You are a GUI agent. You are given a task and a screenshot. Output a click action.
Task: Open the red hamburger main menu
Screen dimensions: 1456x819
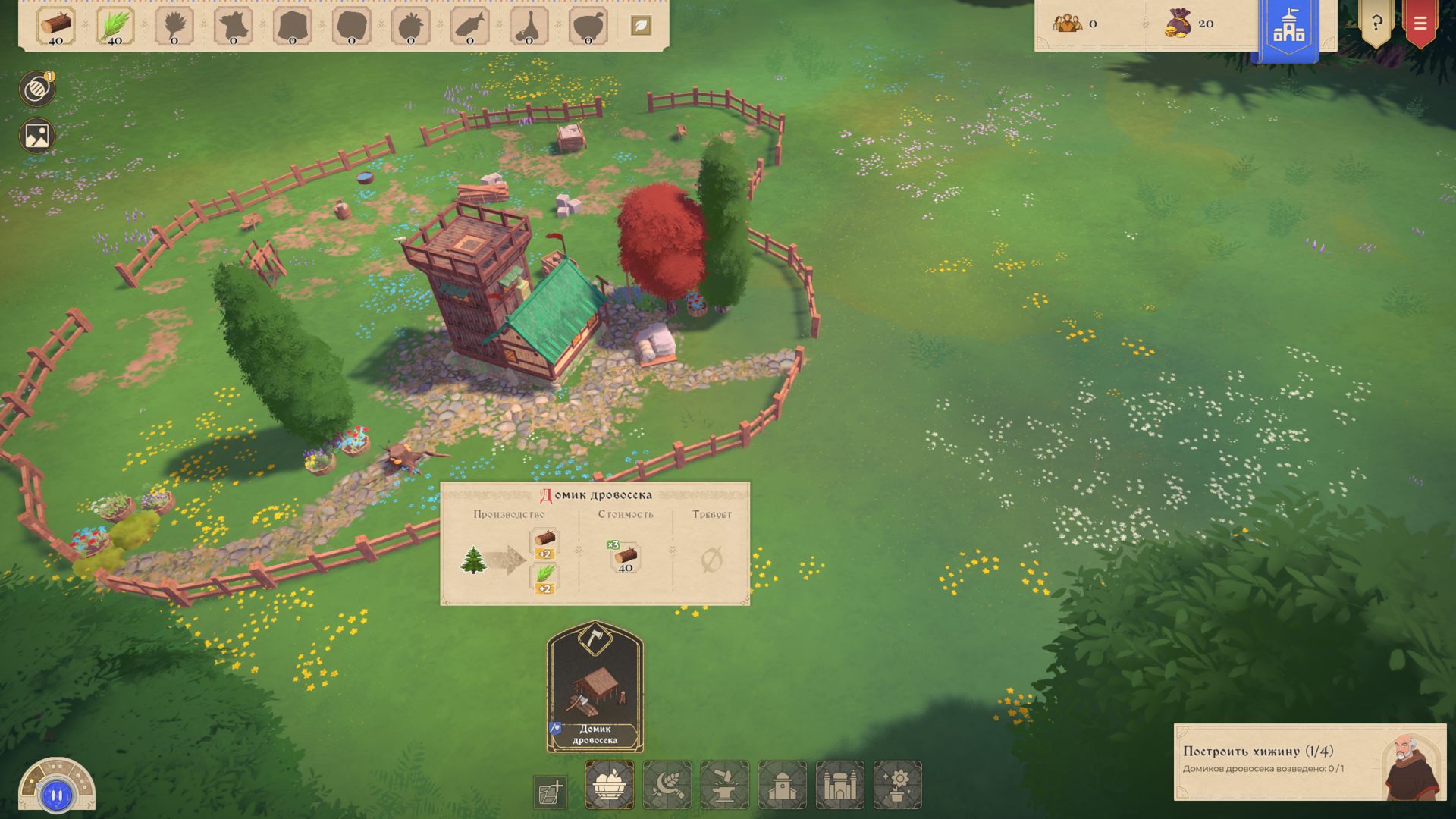pos(1420,24)
